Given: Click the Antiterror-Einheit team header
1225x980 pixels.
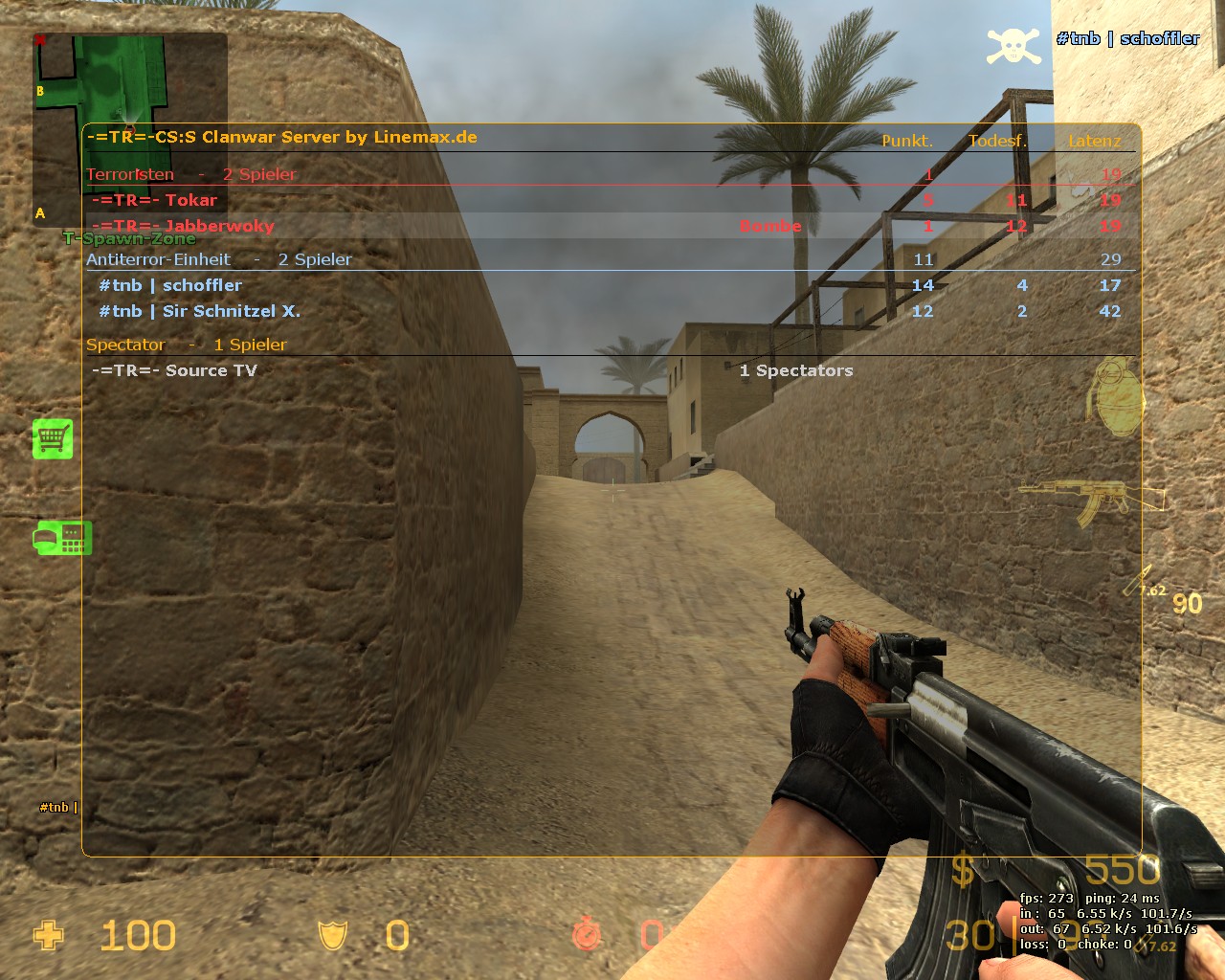Looking at the screenshot, I should click(x=158, y=259).
